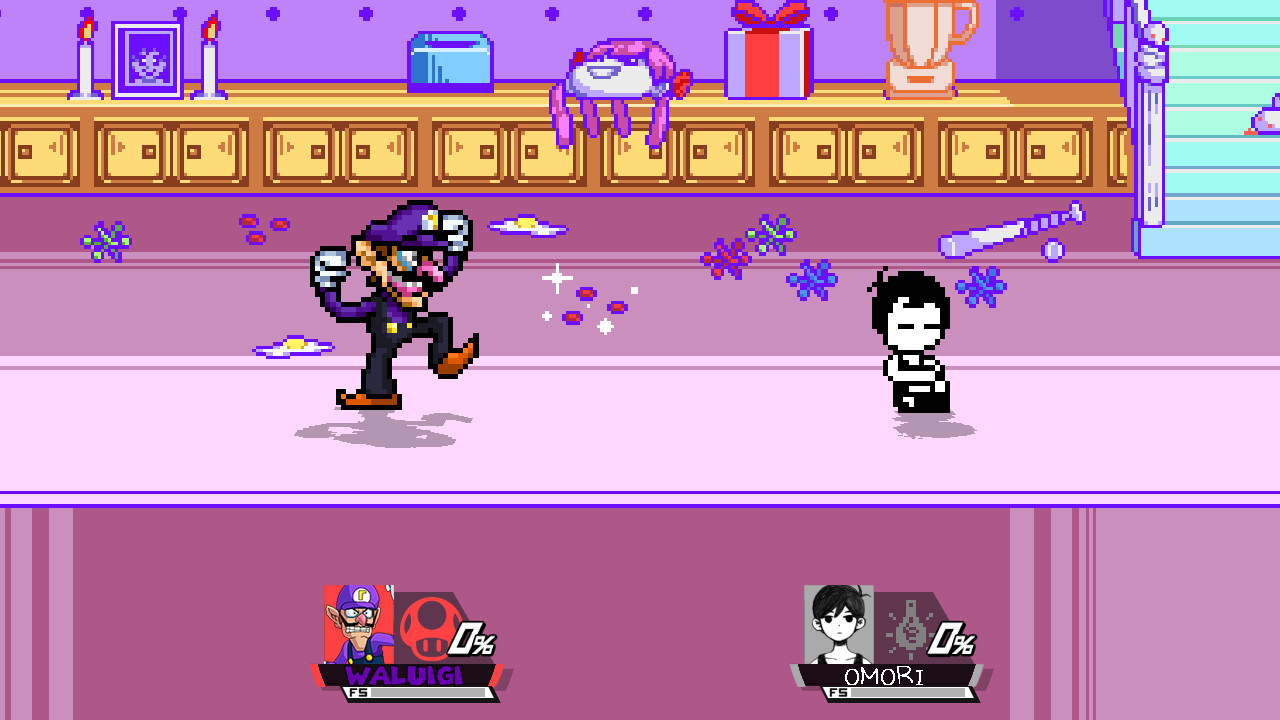Click the sparkle effect between the fighters
The image size is (1280, 720).
tap(555, 277)
